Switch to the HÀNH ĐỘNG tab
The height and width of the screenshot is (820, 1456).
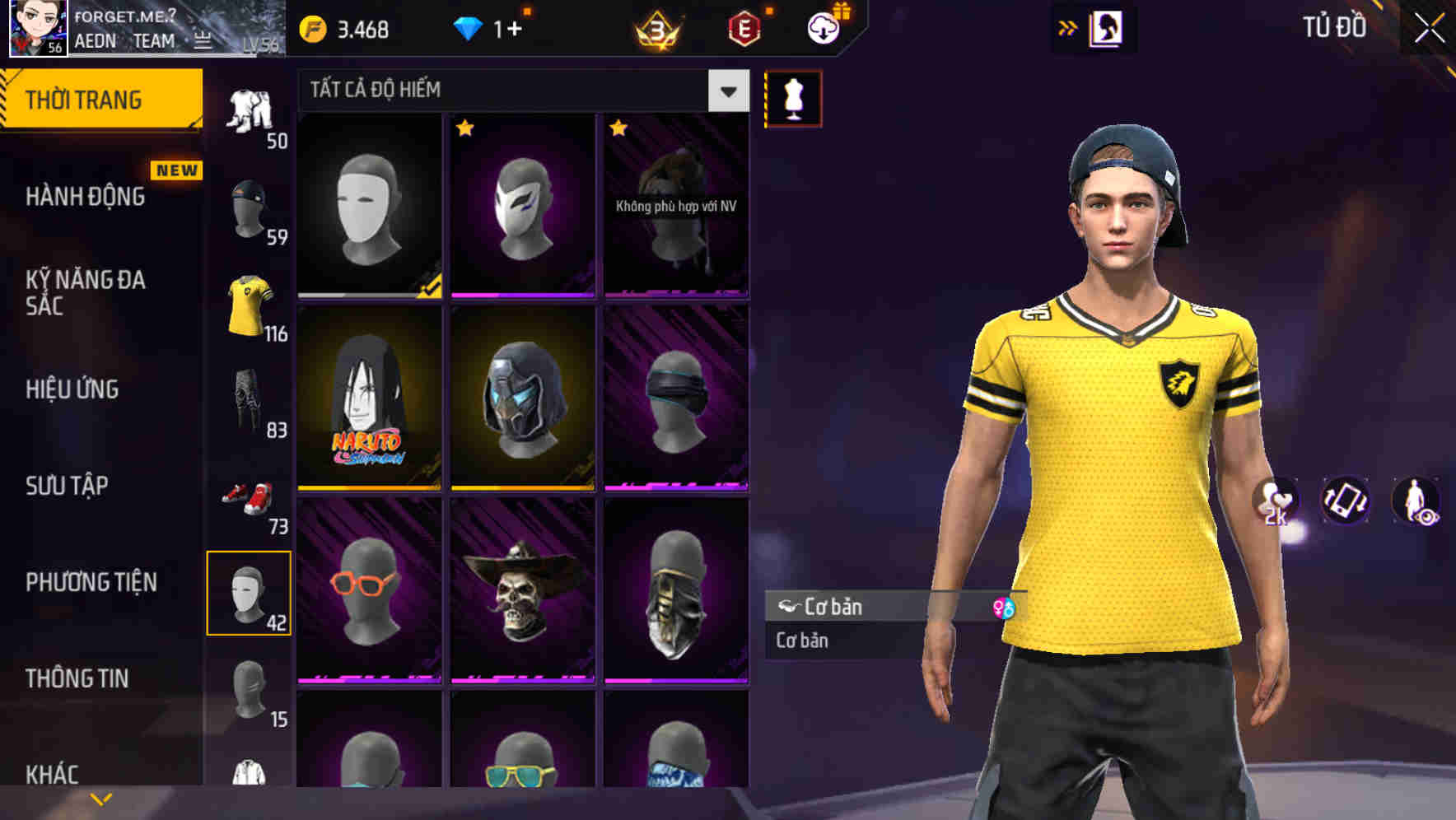86,196
